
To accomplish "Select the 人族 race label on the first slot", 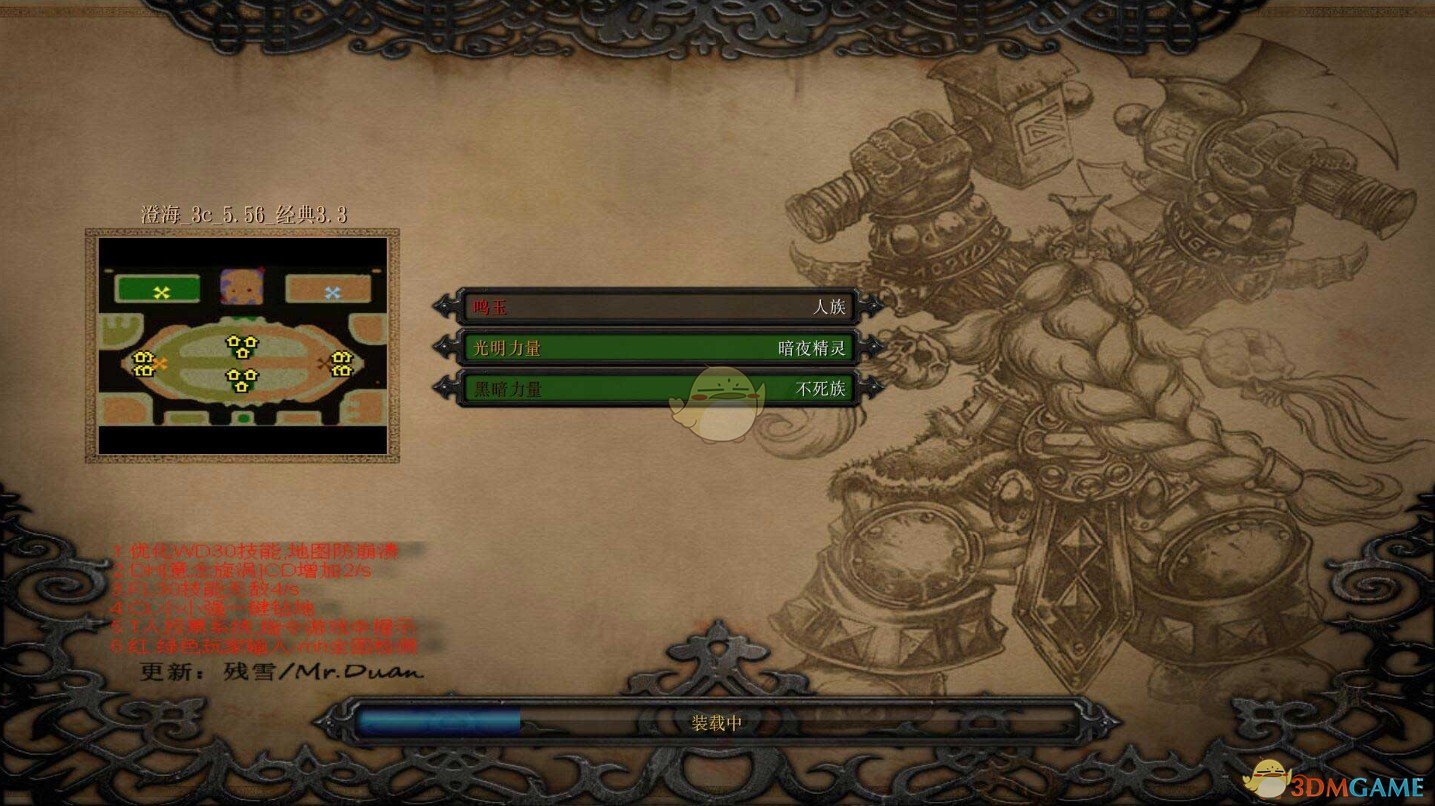I will pos(829,307).
